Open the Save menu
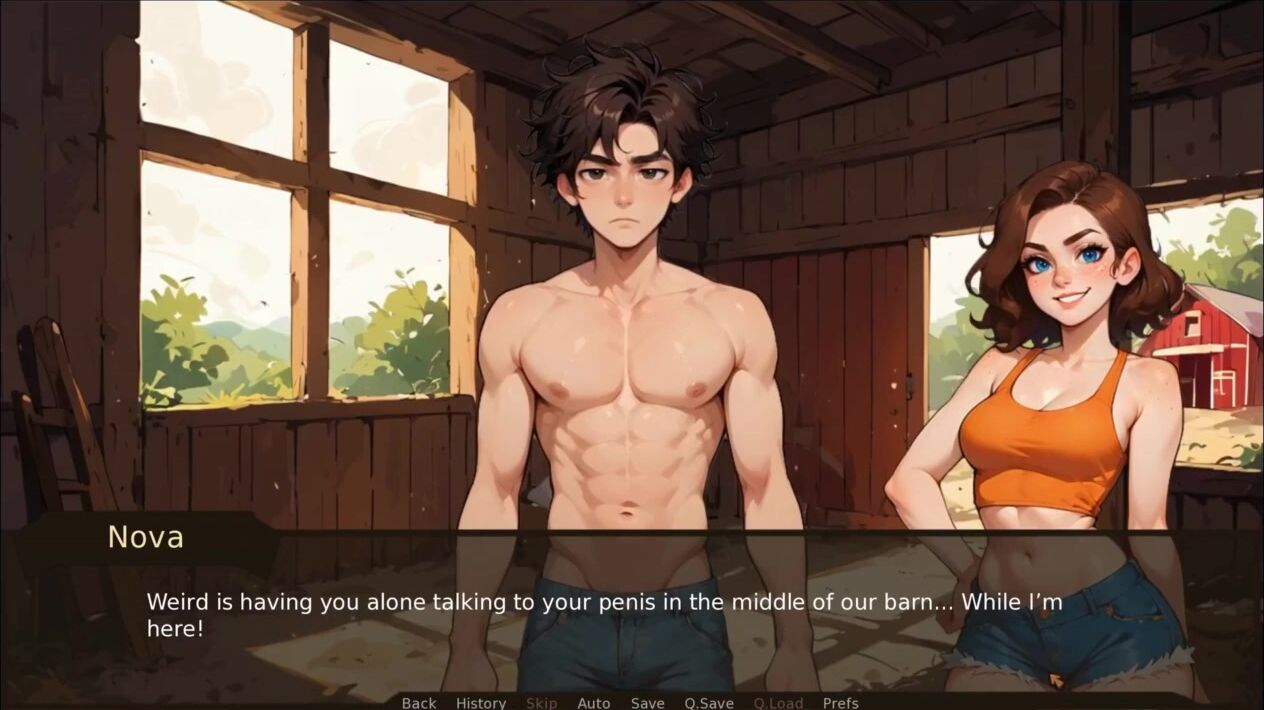Viewport: 1264px width, 710px height. tap(647, 702)
